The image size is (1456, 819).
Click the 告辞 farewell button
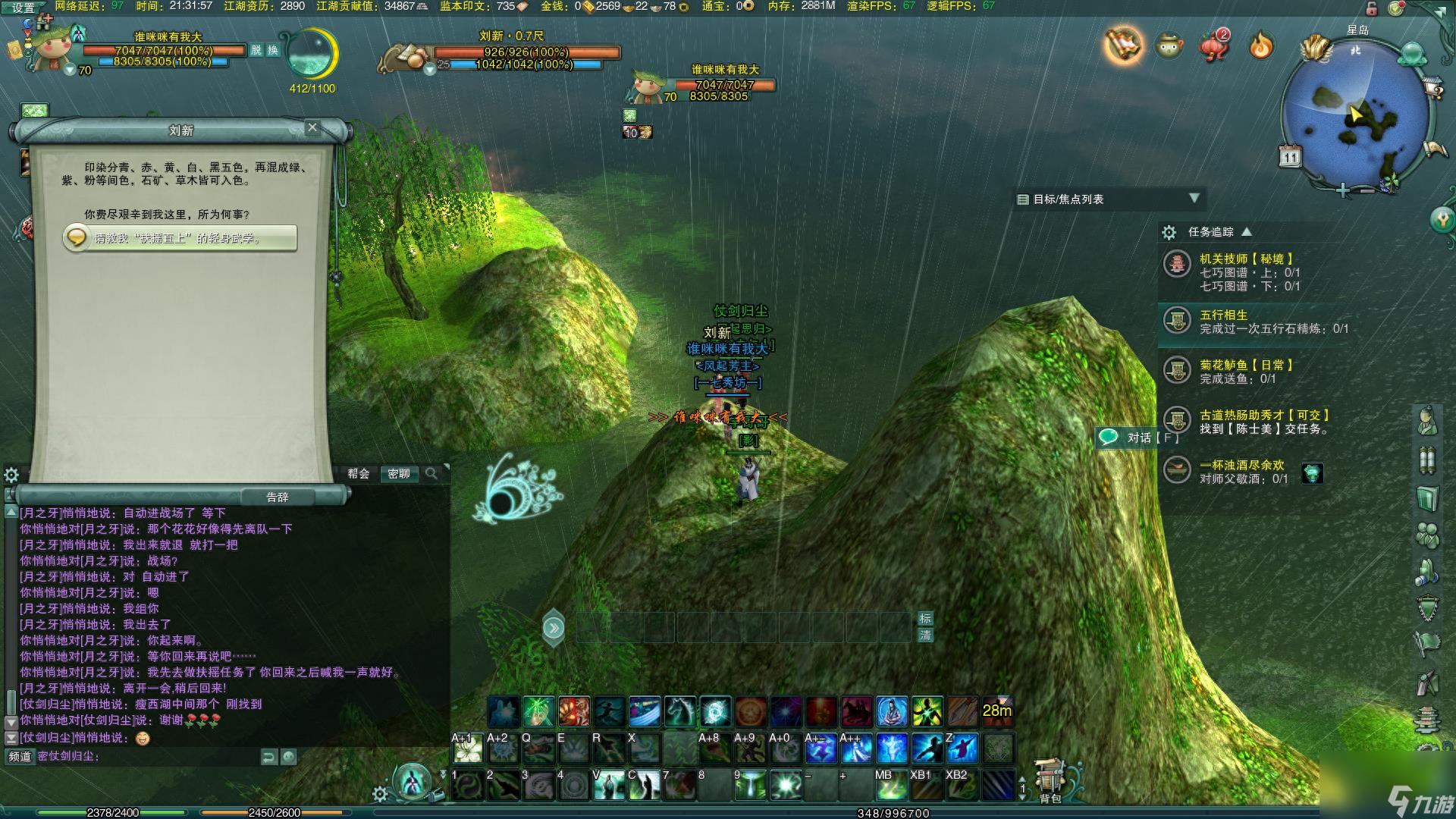278,497
